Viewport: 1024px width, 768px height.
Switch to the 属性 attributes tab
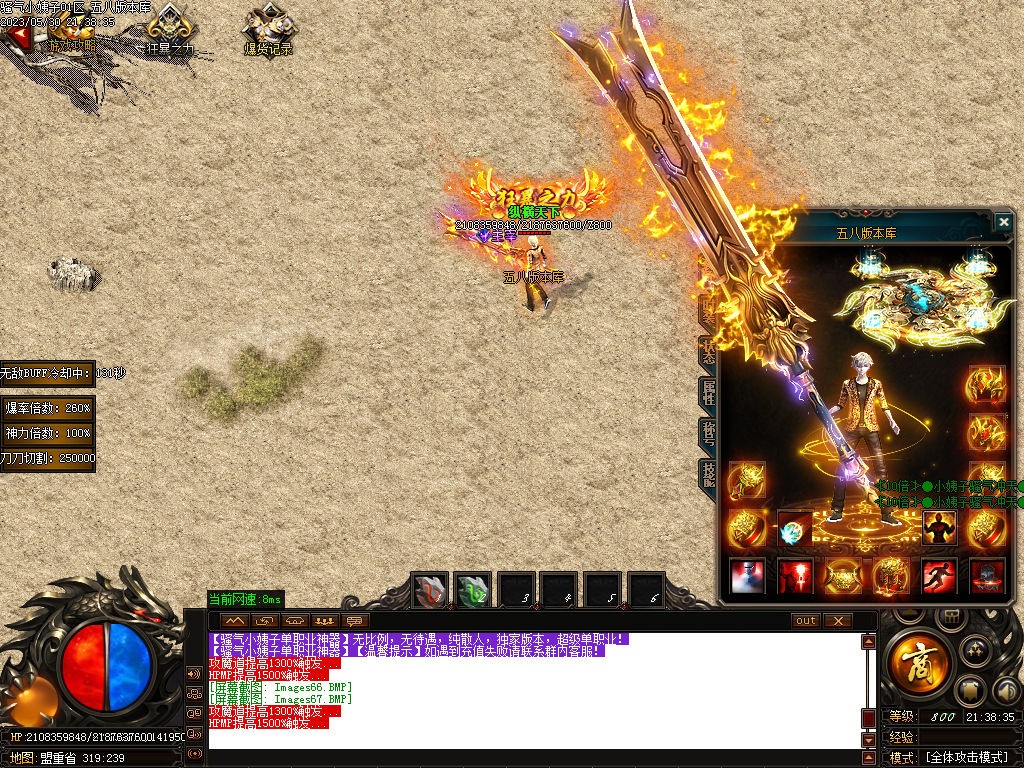pos(708,393)
